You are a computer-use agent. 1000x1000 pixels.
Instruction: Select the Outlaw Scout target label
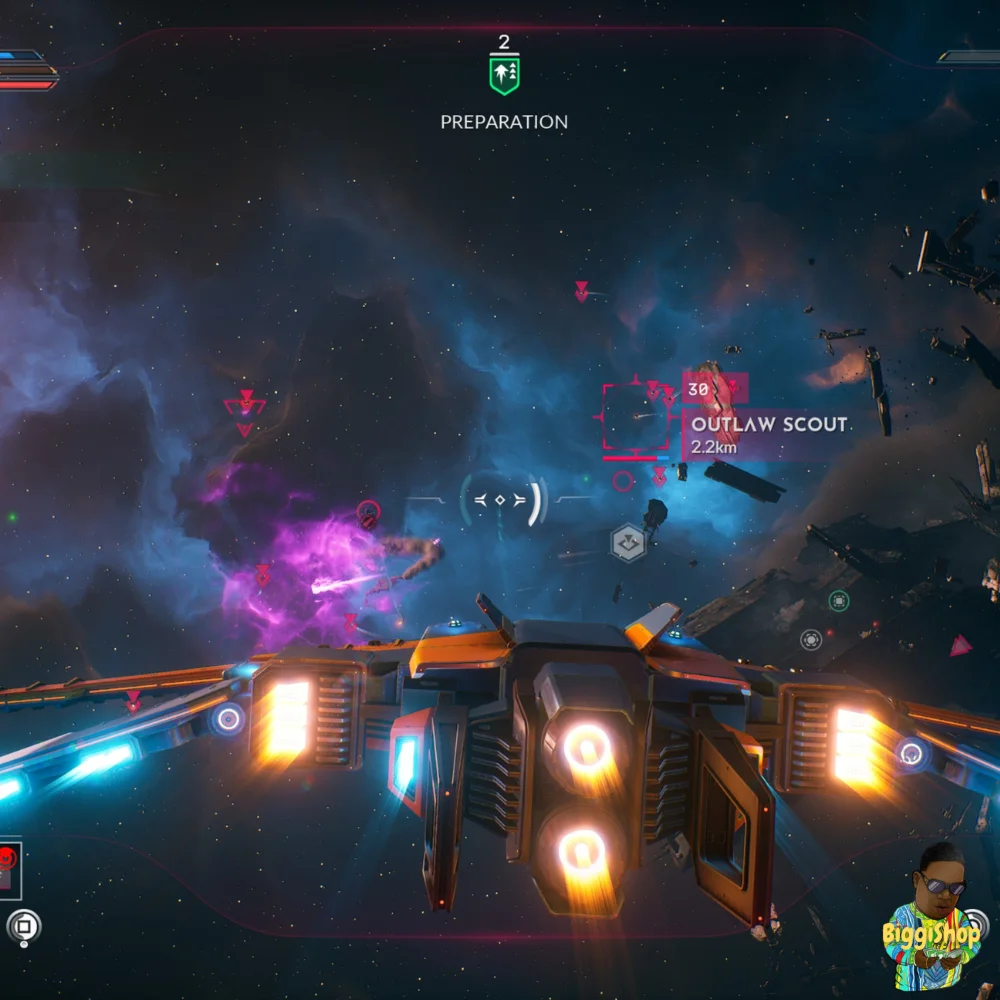(x=769, y=424)
